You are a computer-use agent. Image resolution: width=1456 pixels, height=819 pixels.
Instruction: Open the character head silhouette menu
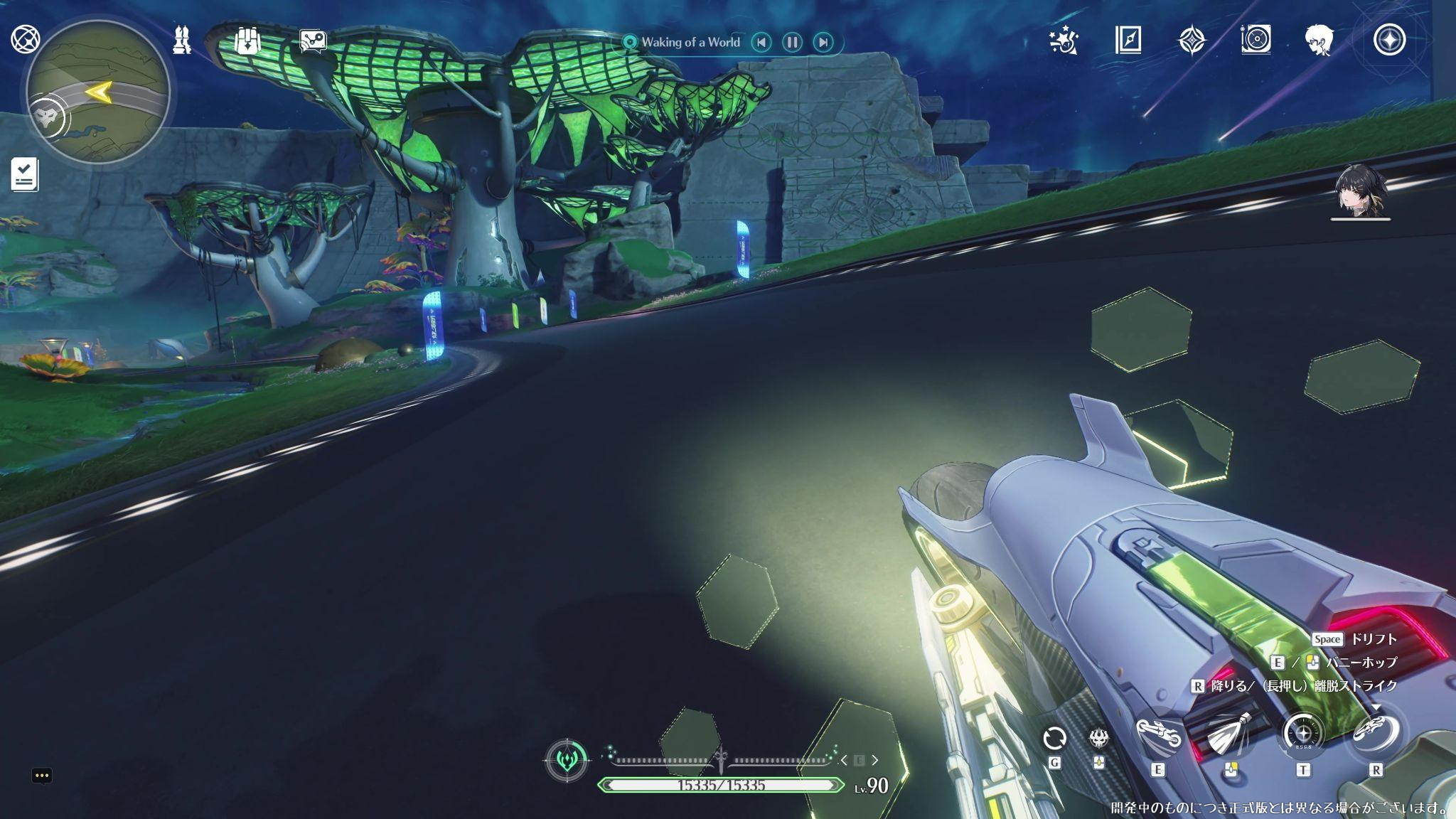tap(1319, 41)
